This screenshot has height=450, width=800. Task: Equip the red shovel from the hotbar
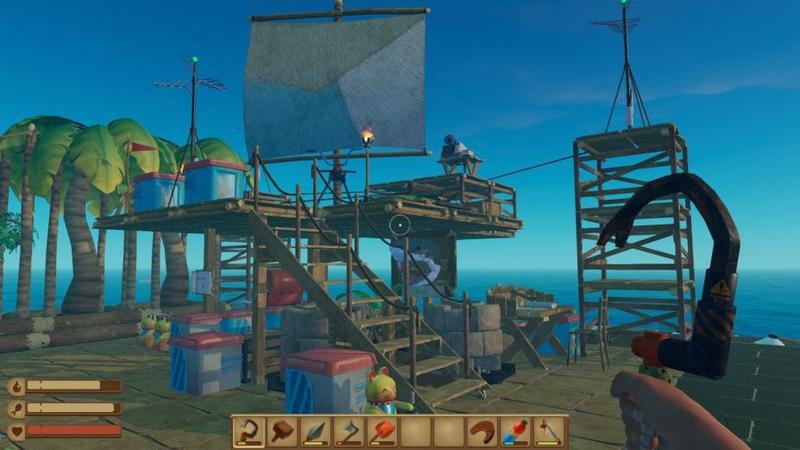point(383,432)
